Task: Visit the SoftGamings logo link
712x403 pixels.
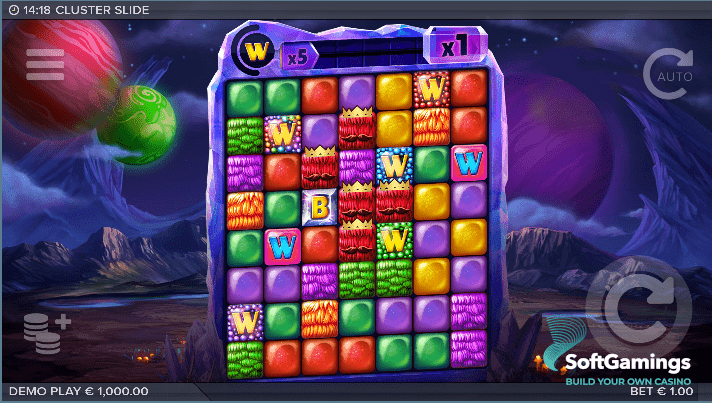Action: tap(615, 362)
